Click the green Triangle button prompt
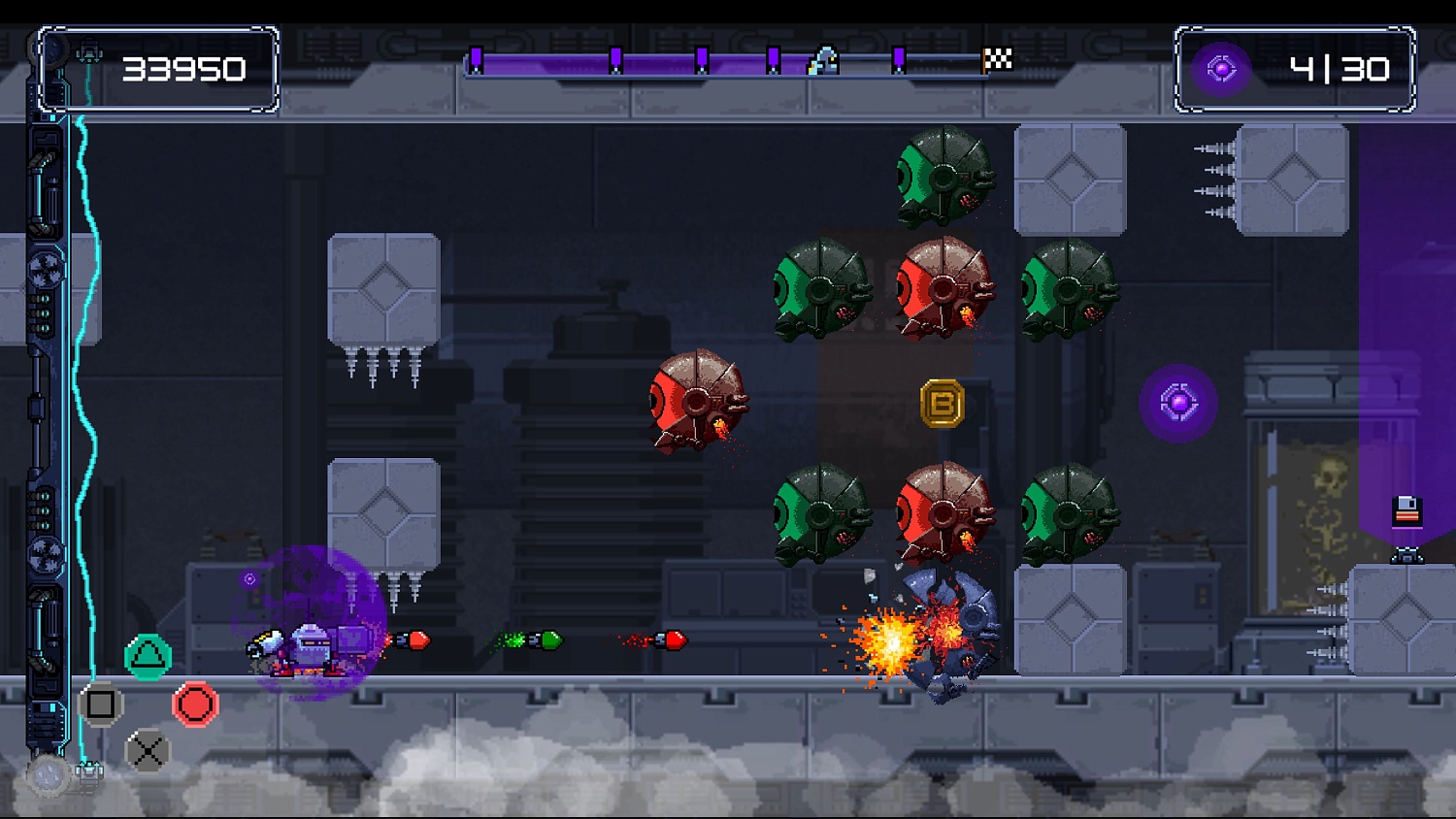The width and height of the screenshot is (1456, 819). [x=148, y=655]
